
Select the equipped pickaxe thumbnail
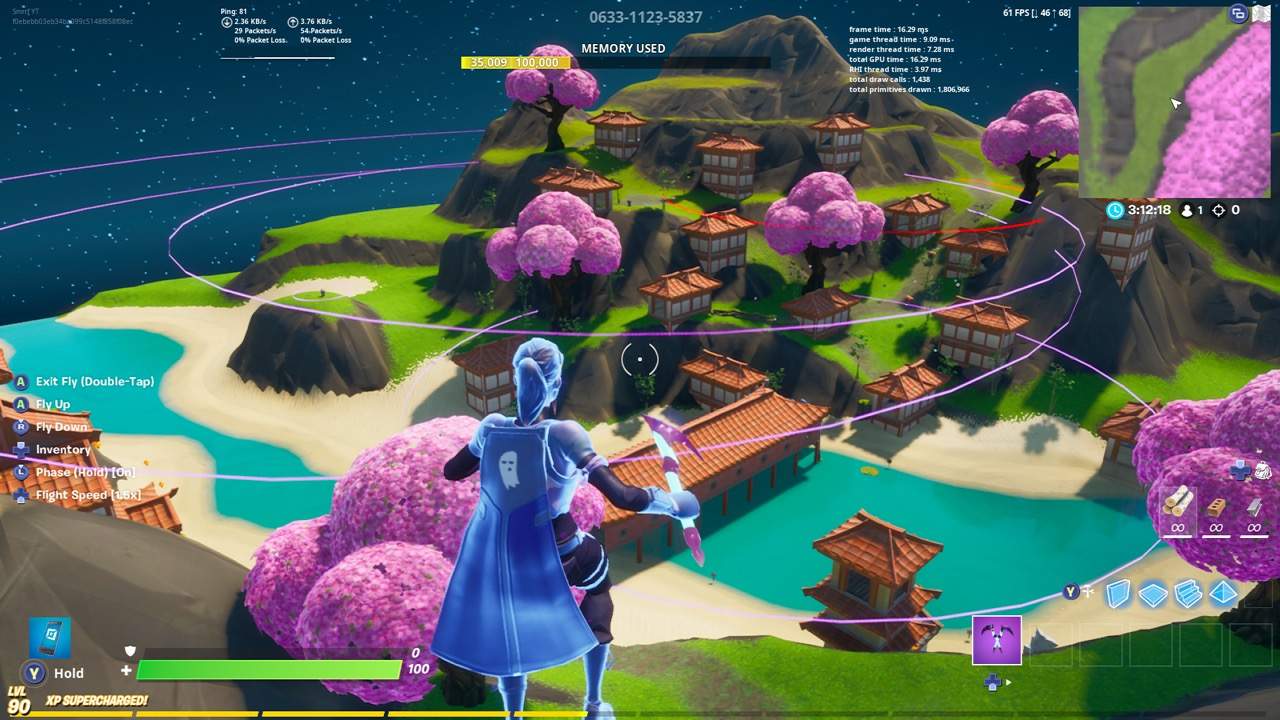996,640
